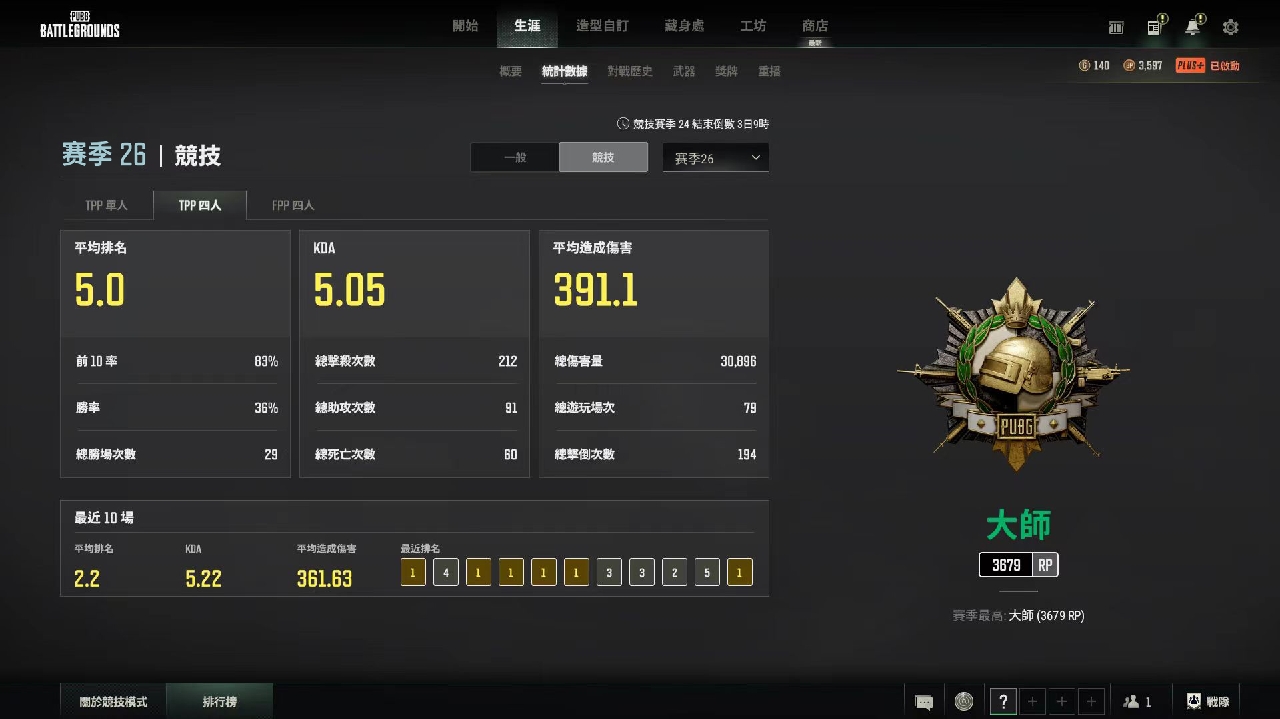Open the 賽季26 season dropdown

715,157
